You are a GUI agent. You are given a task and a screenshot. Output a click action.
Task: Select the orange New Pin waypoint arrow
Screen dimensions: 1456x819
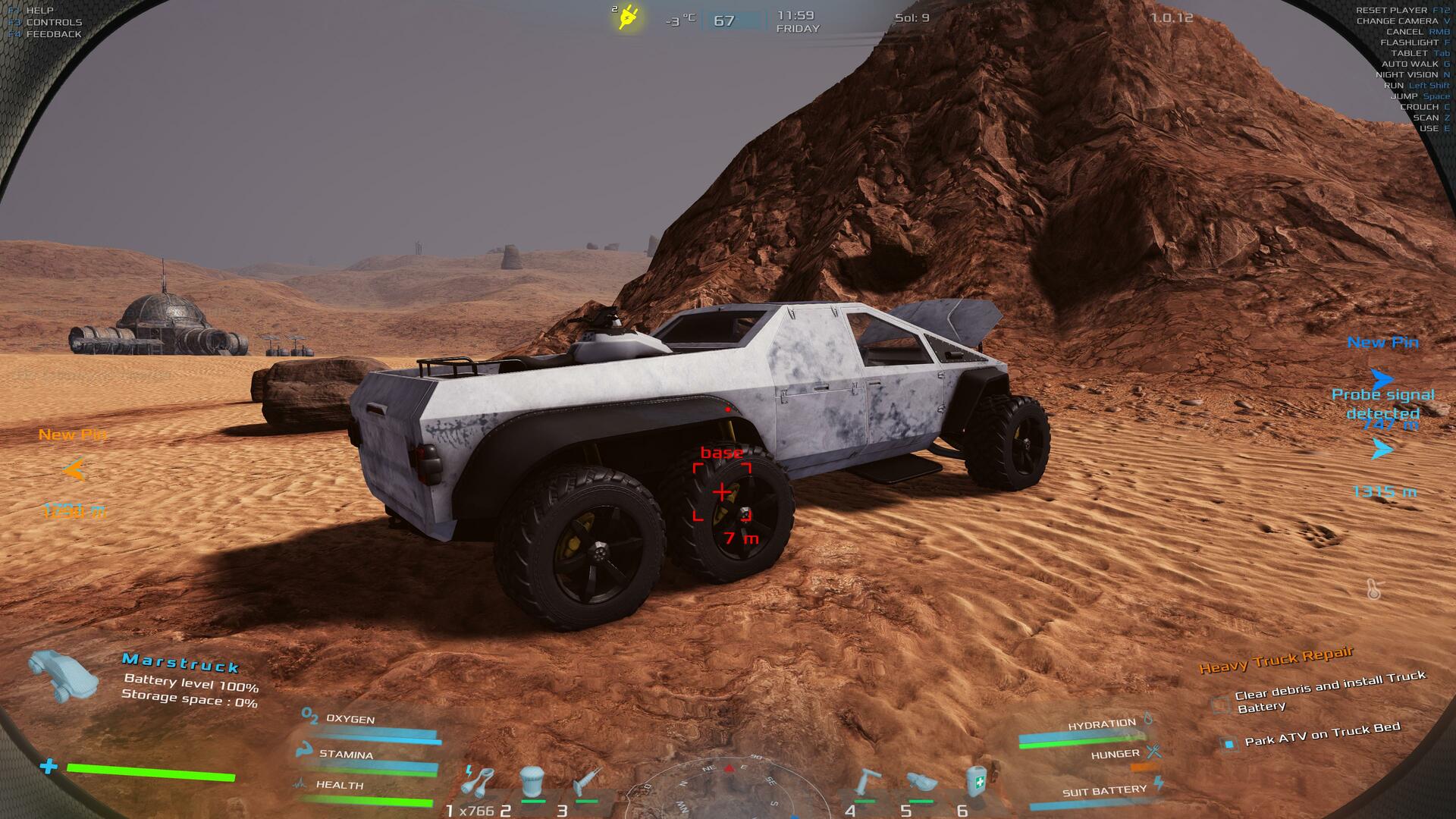coord(74,470)
